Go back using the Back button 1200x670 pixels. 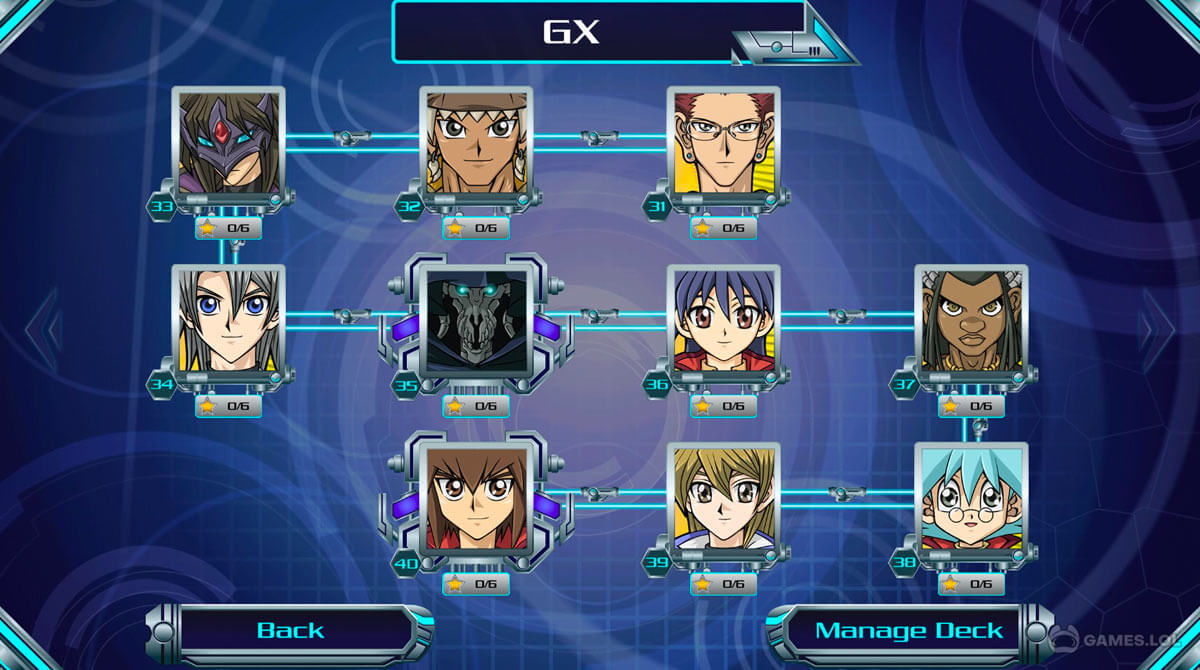(x=290, y=630)
